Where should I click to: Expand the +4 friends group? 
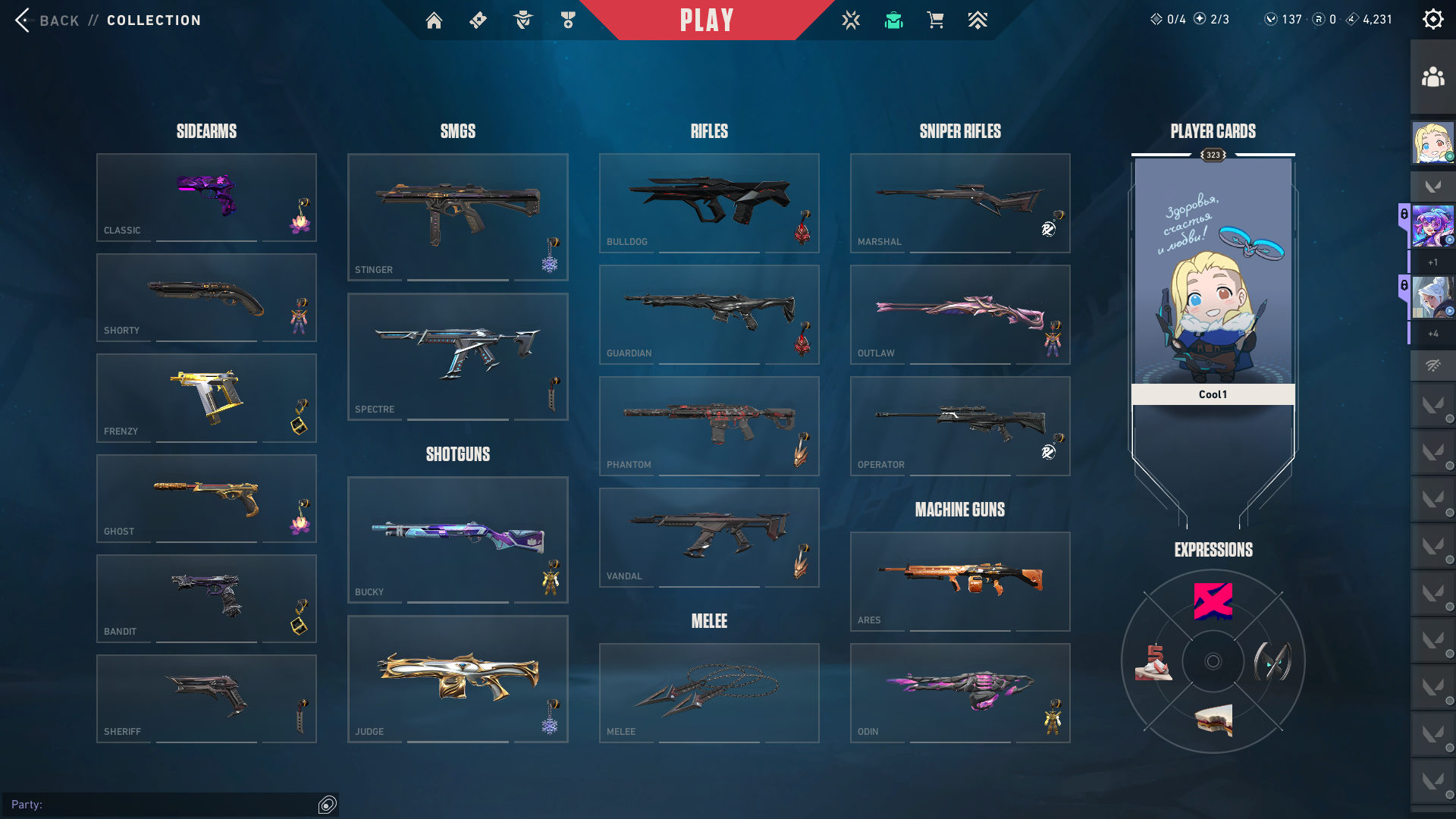coord(1432,333)
